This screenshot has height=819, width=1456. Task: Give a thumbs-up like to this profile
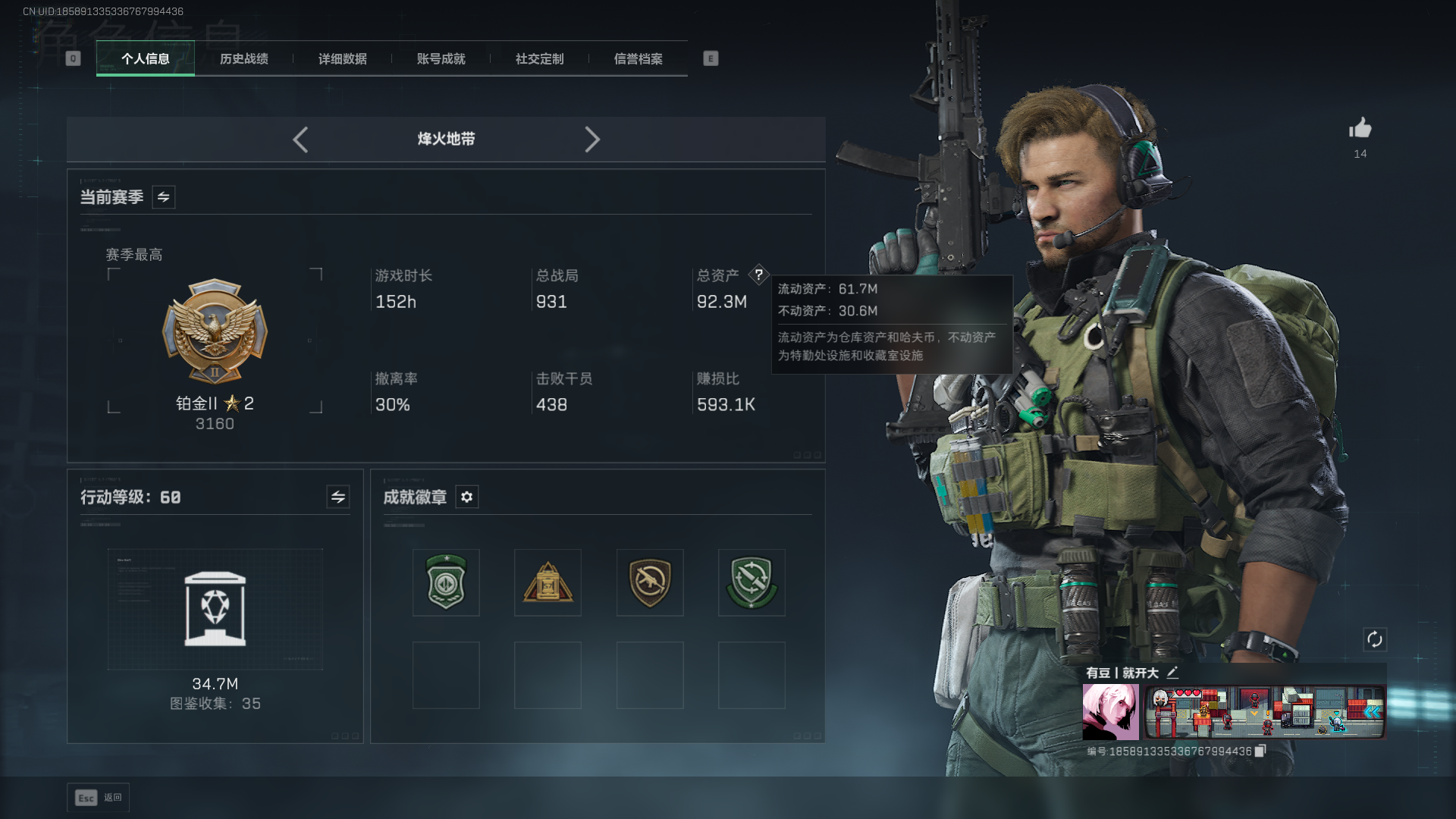1360,129
